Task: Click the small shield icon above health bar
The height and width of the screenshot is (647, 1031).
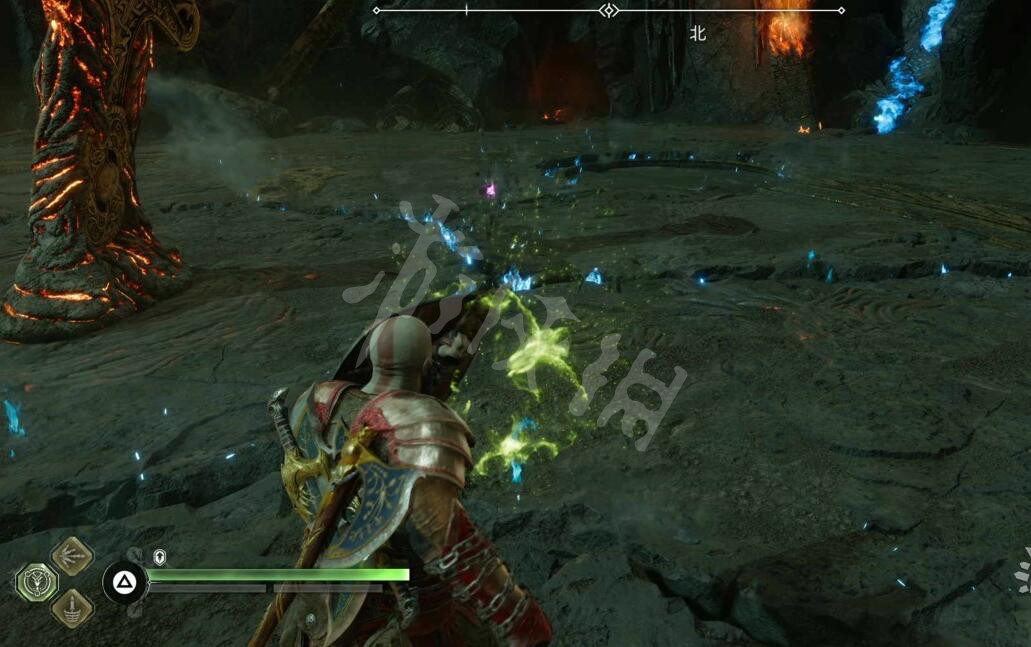Action: pos(160,557)
